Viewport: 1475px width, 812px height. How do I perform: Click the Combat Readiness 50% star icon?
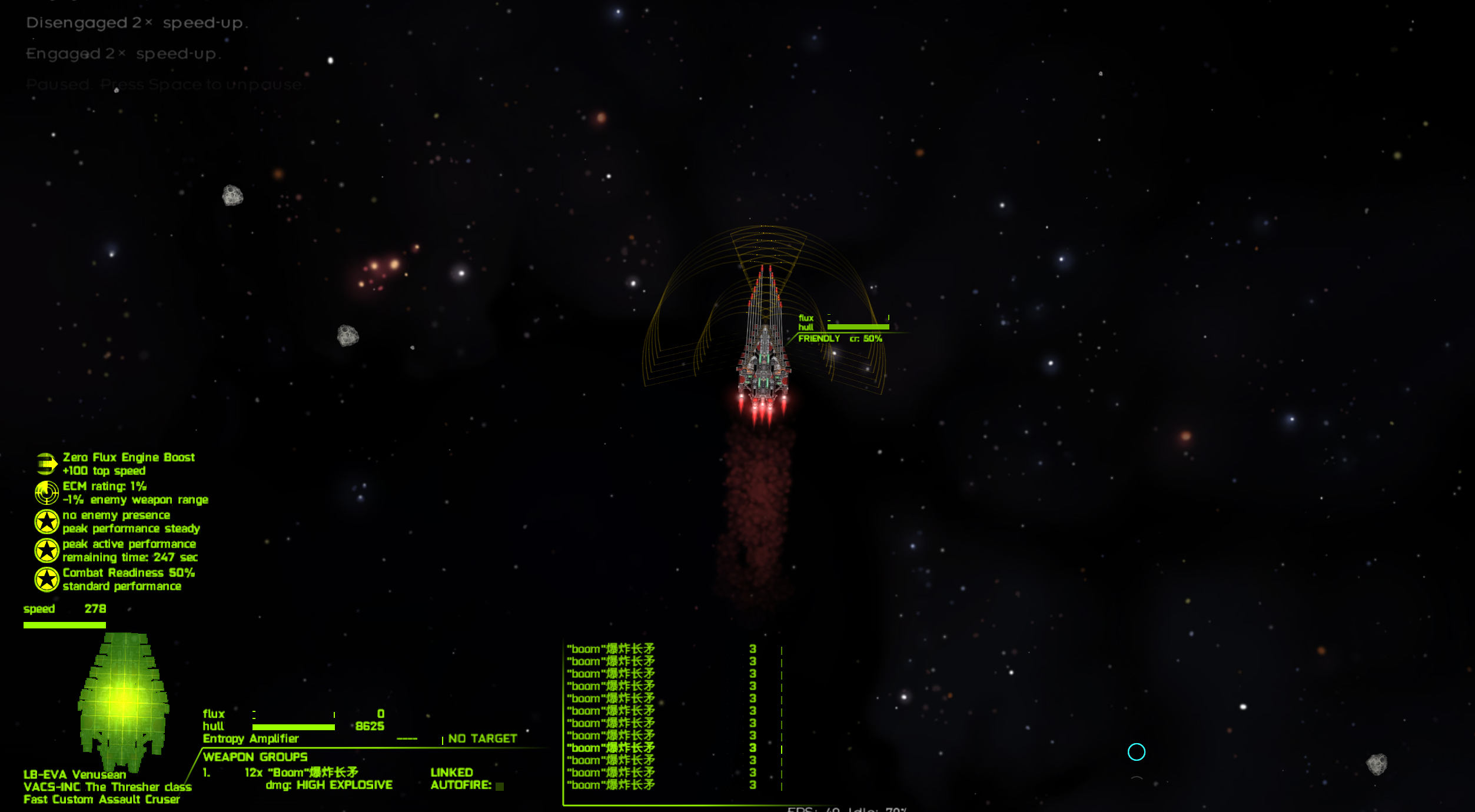46,580
